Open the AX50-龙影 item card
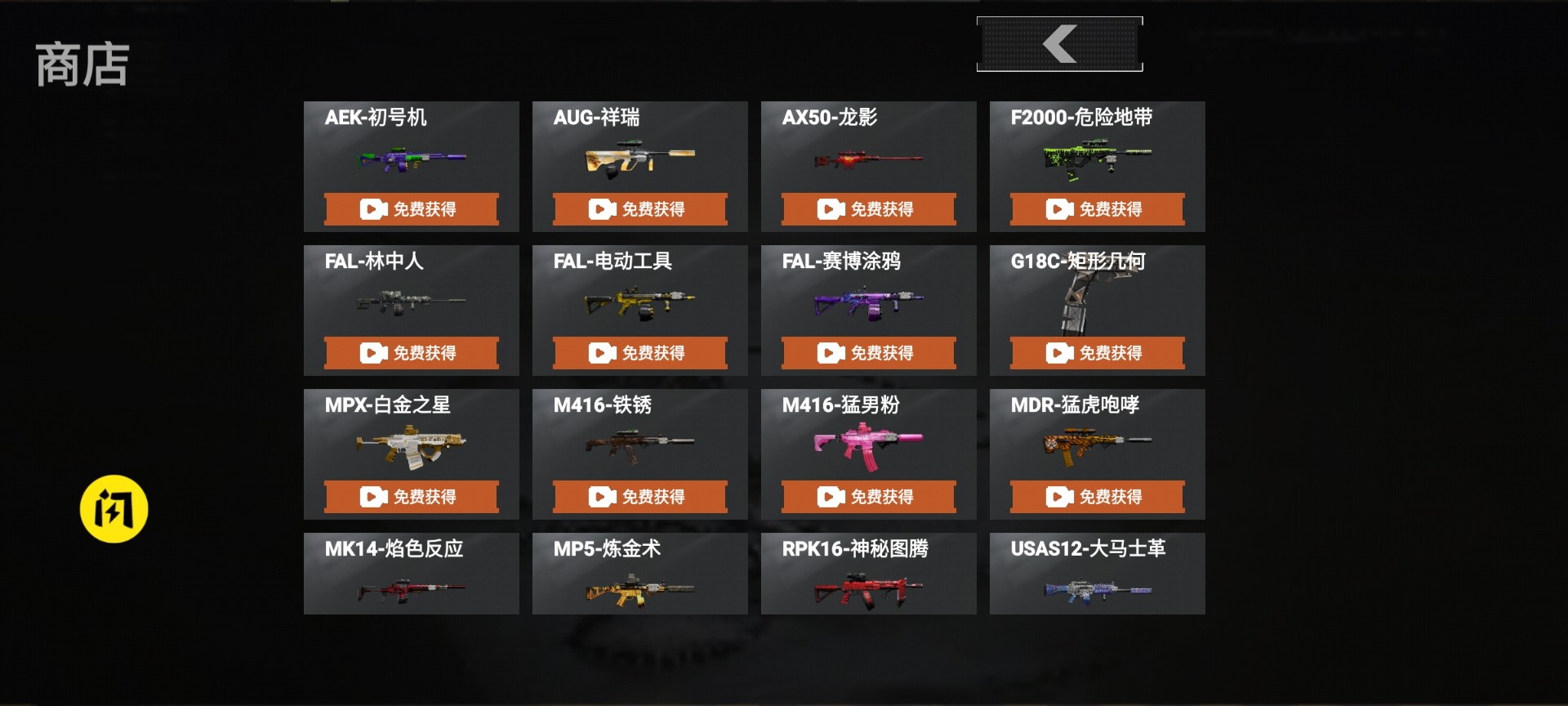 [x=868, y=159]
